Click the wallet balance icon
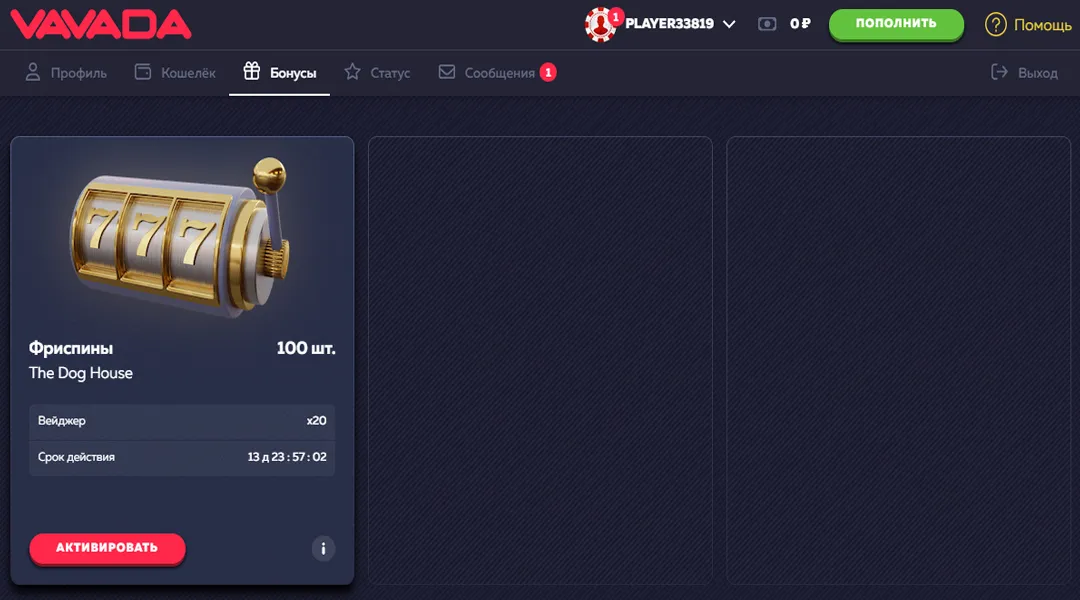The width and height of the screenshot is (1080, 600). (x=767, y=24)
